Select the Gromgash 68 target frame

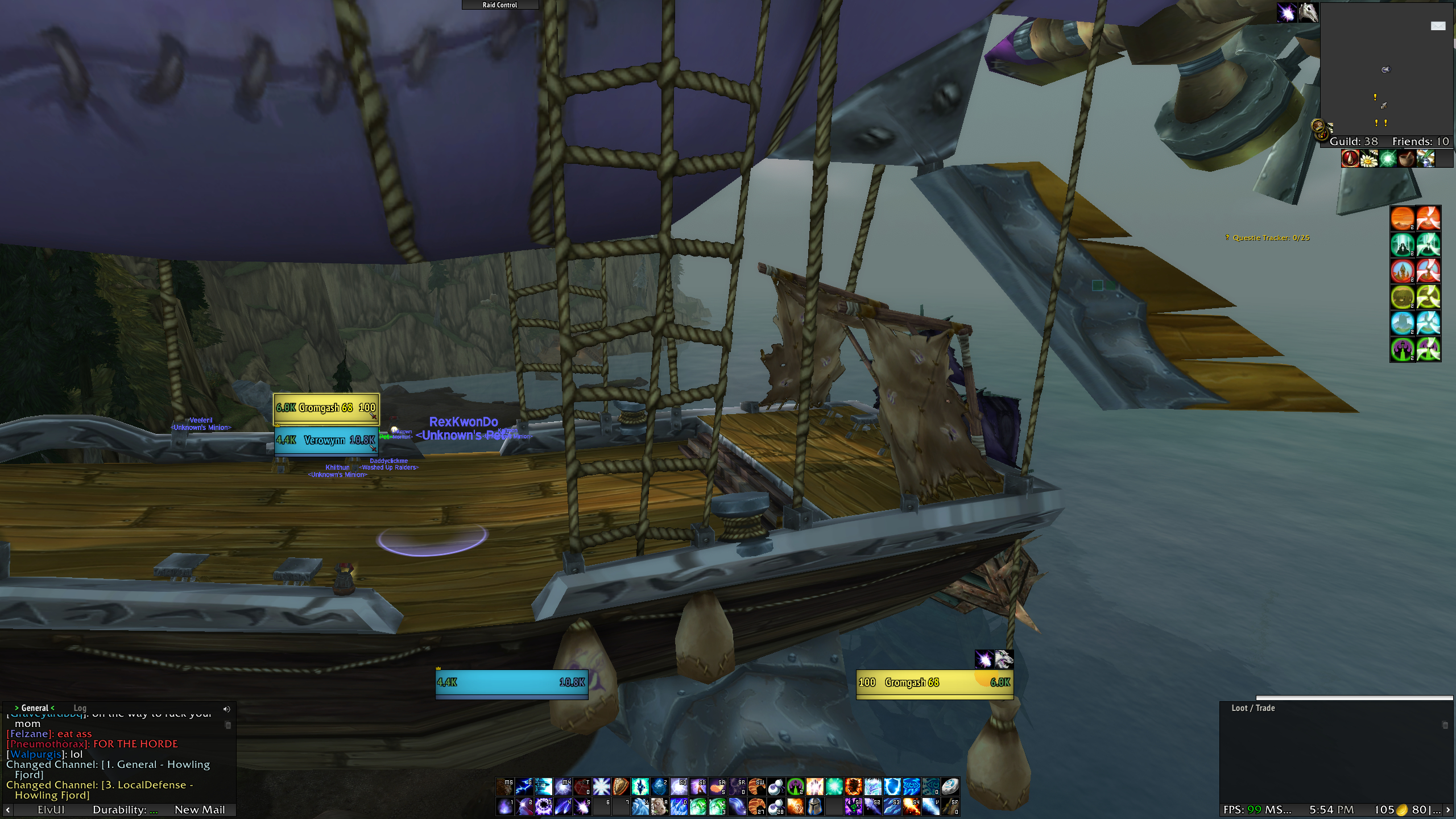point(934,682)
